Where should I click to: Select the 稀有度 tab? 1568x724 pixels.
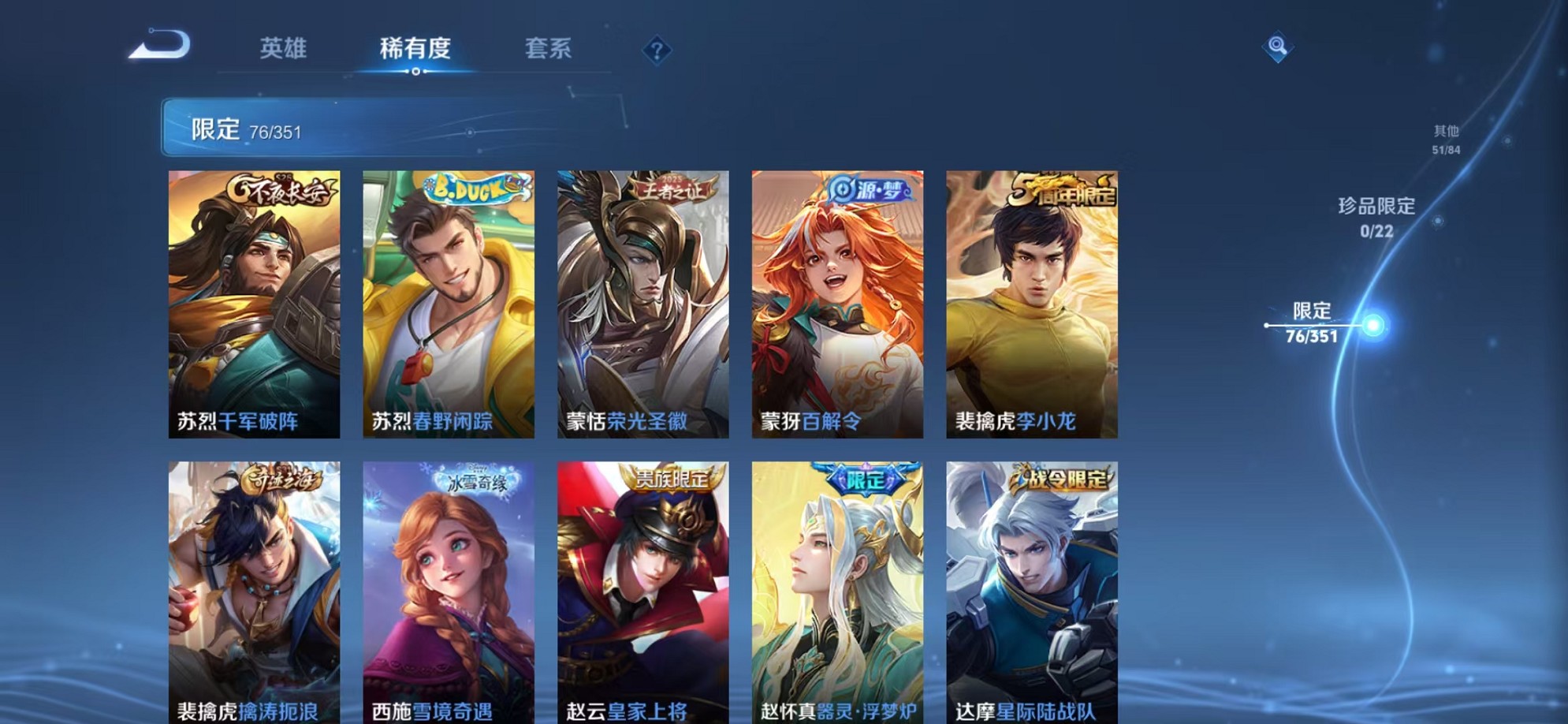pos(417,49)
